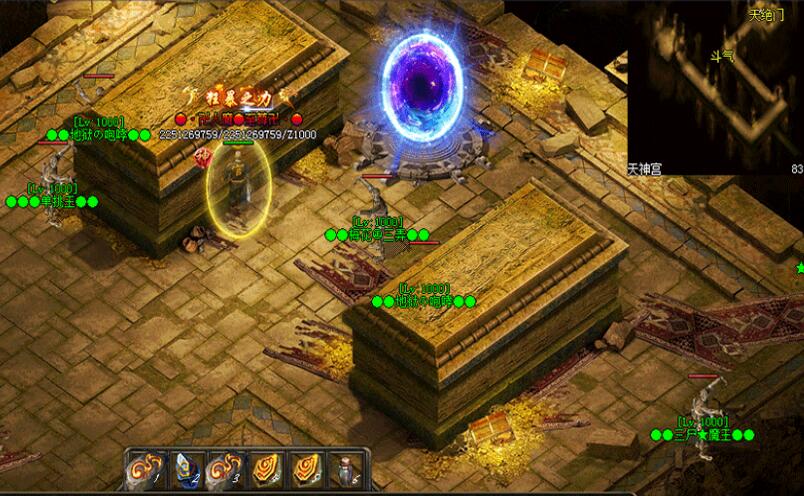Viewport: 804px width, 496px height.
Task: Drink the potion bottle in hotbar slot 6
Action: pos(346,468)
